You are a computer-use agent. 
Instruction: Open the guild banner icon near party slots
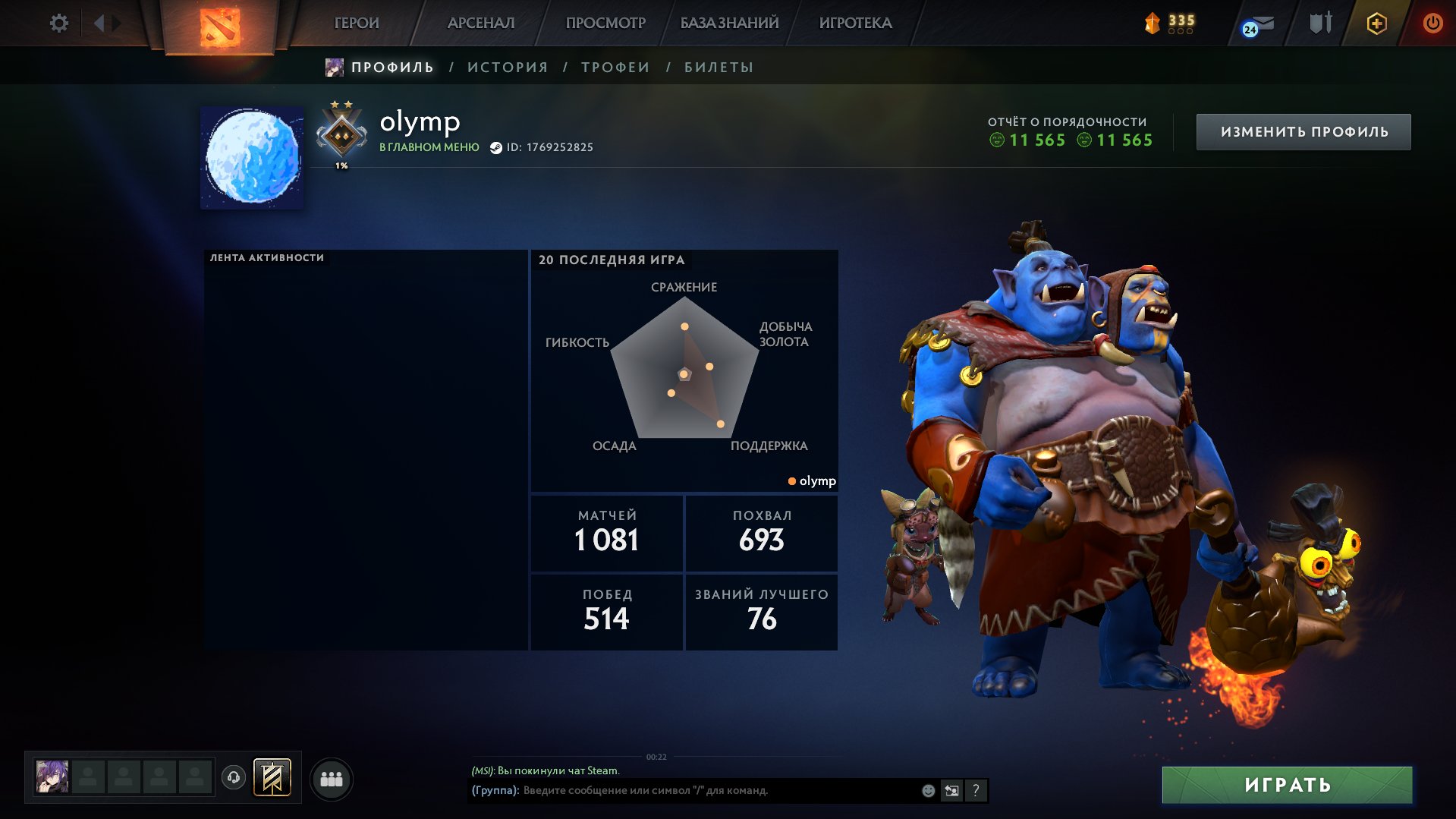(x=273, y=777)
